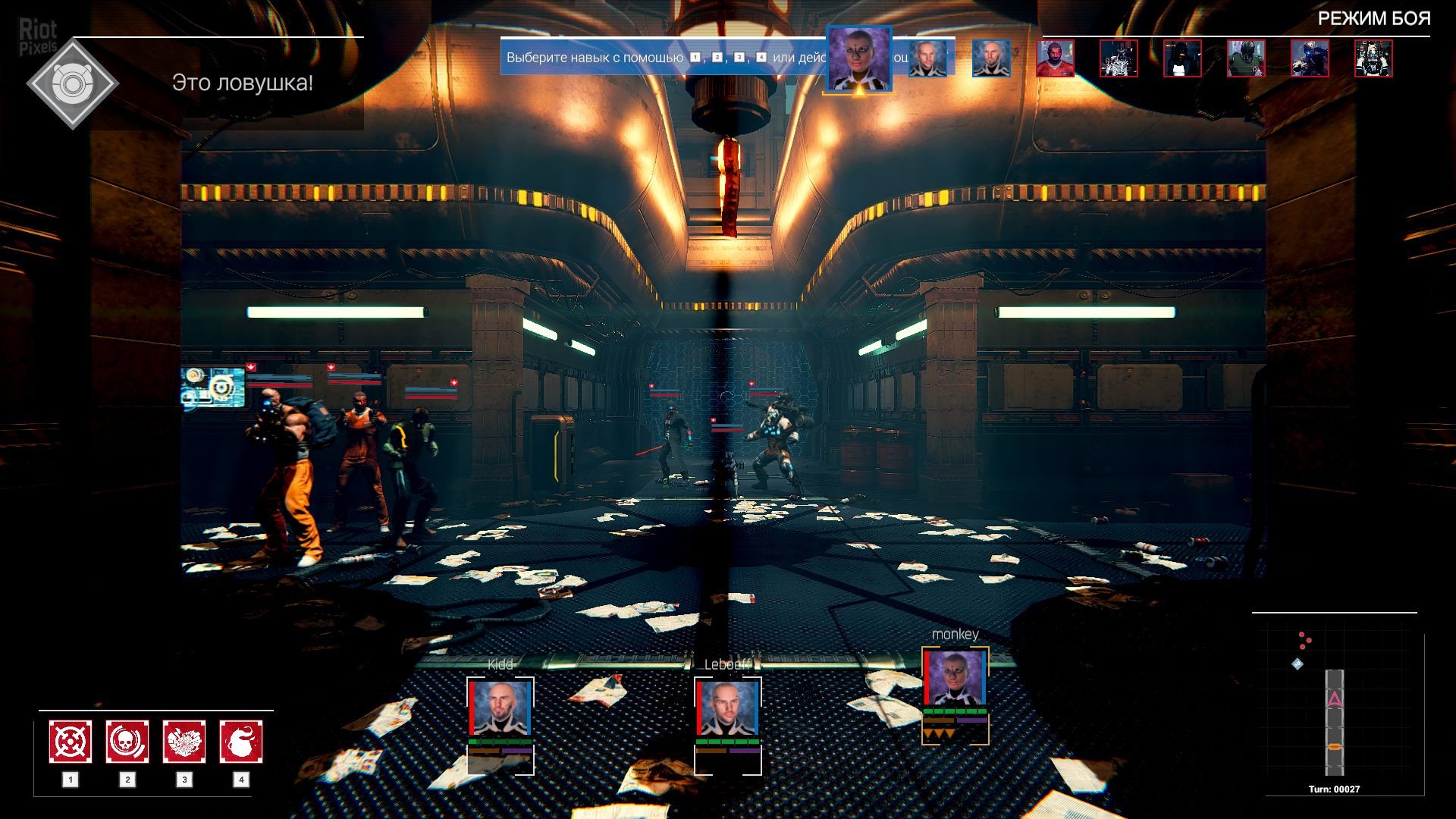Choose the fourth red skill icon
Screen dimensions: 1456x819
241,742
